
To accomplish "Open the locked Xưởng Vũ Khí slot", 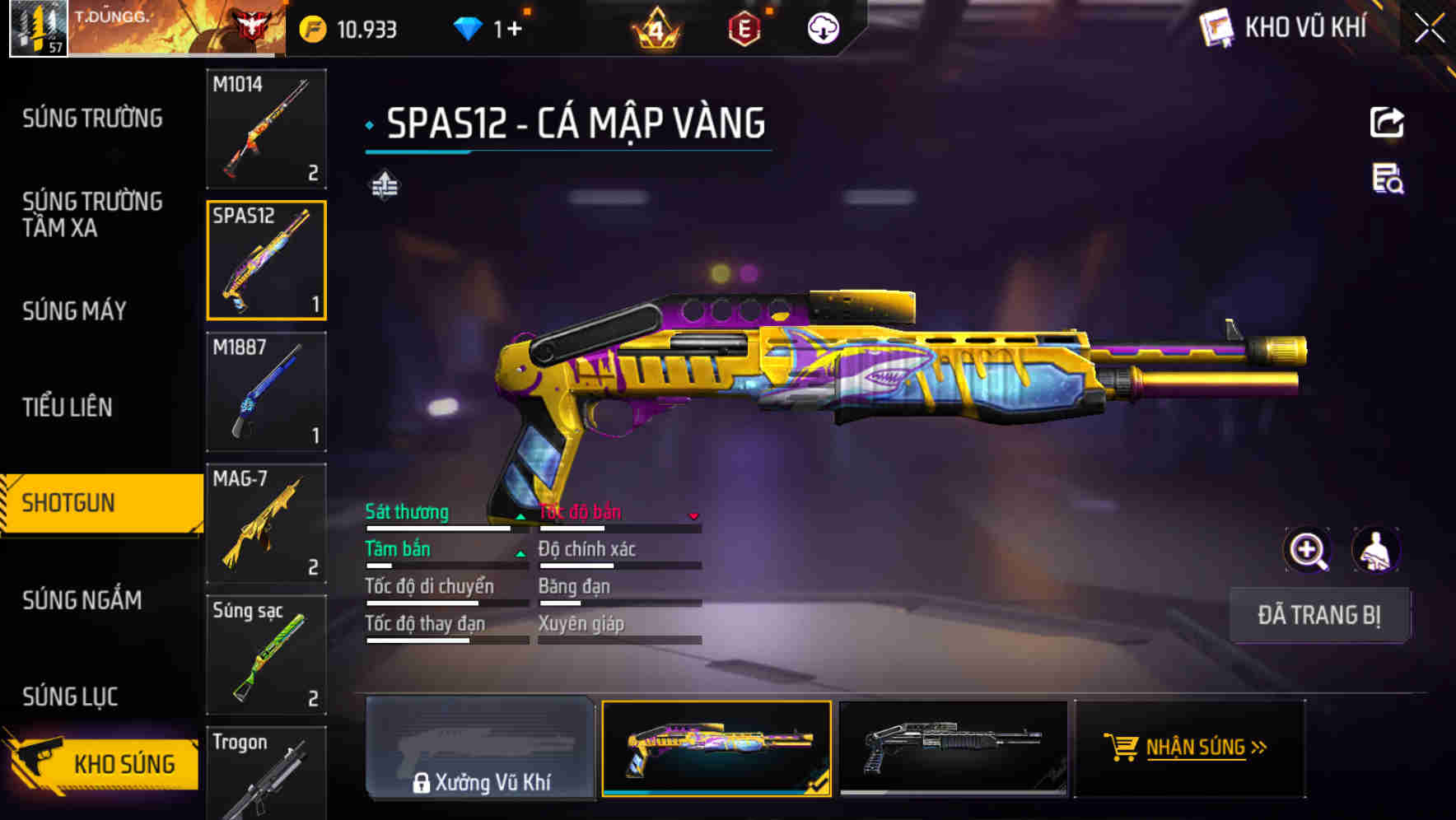I will tap(480, 748).
